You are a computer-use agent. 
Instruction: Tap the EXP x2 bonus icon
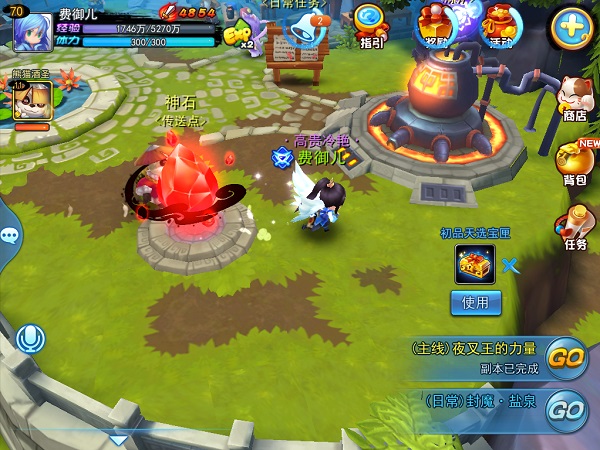click(238, 37)
